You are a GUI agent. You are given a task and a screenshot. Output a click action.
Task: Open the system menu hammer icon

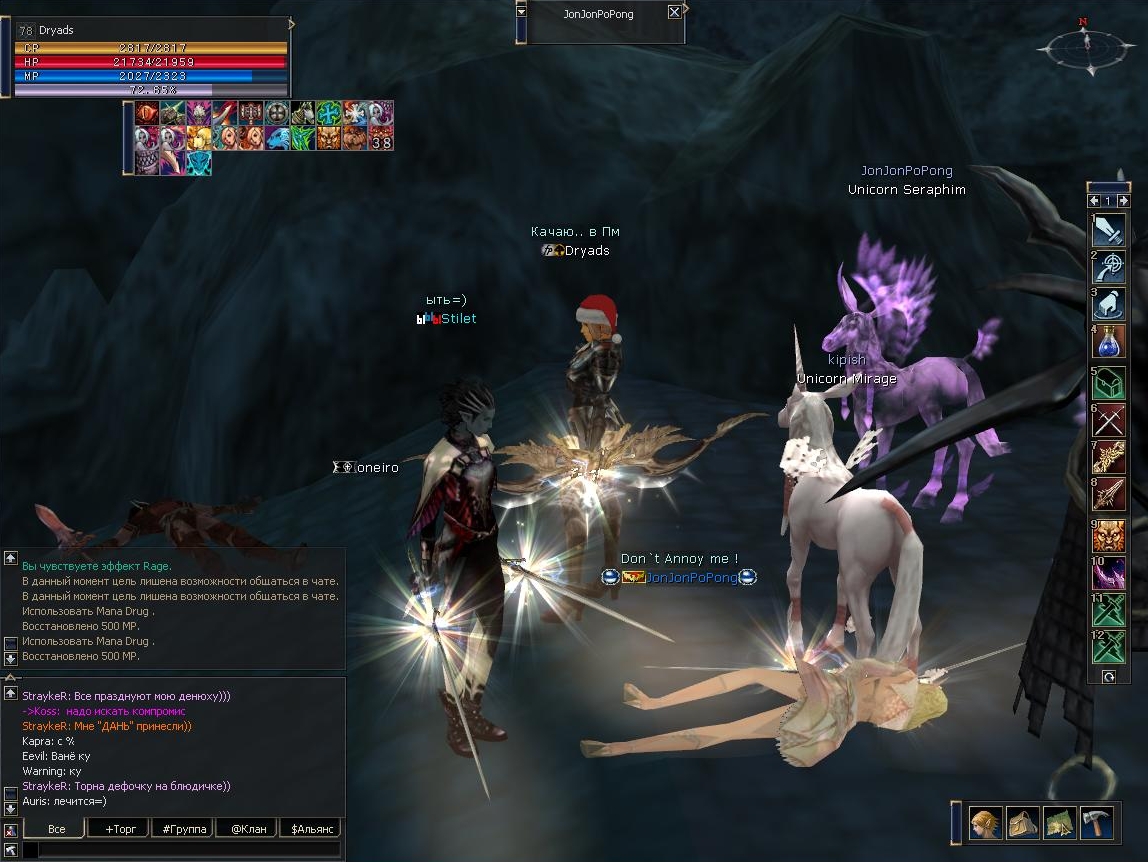[1096, 822]
